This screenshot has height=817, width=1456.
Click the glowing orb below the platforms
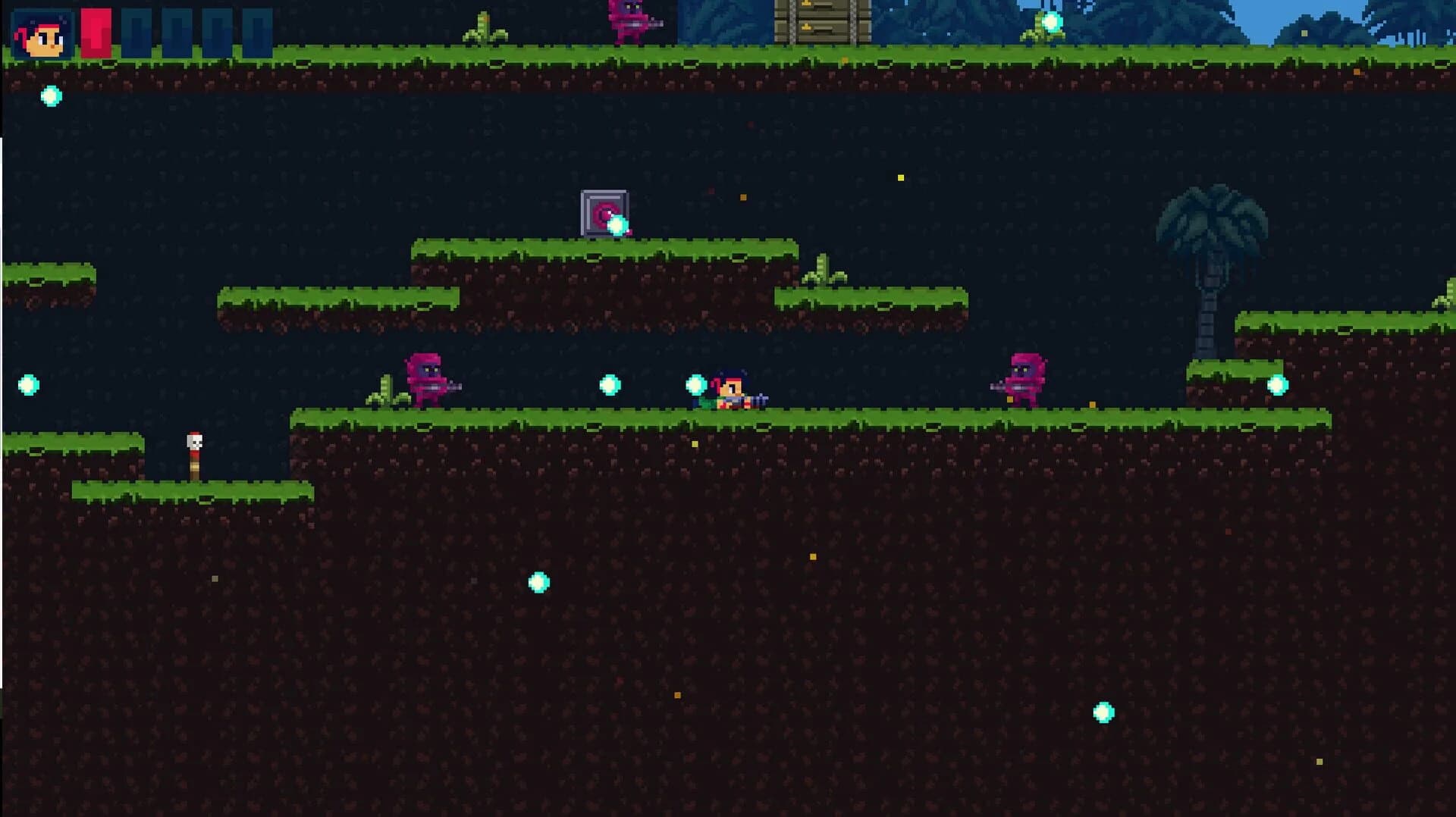coord(540,580)
